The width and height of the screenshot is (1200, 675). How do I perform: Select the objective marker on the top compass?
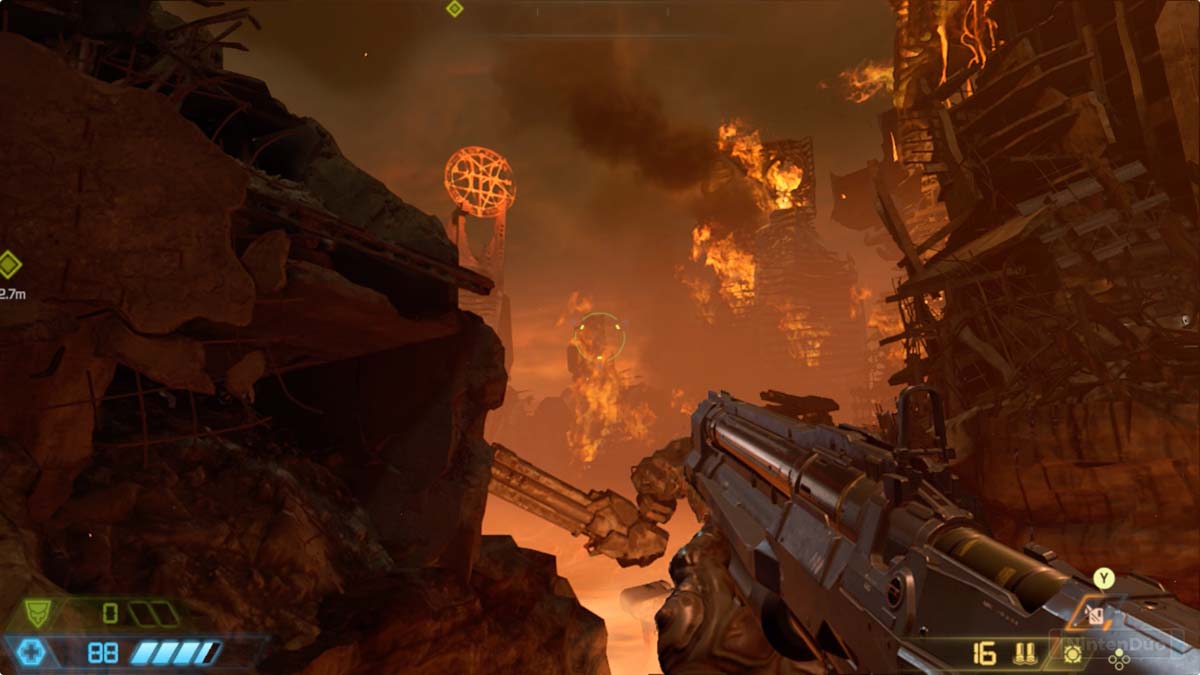pos(454,9)
